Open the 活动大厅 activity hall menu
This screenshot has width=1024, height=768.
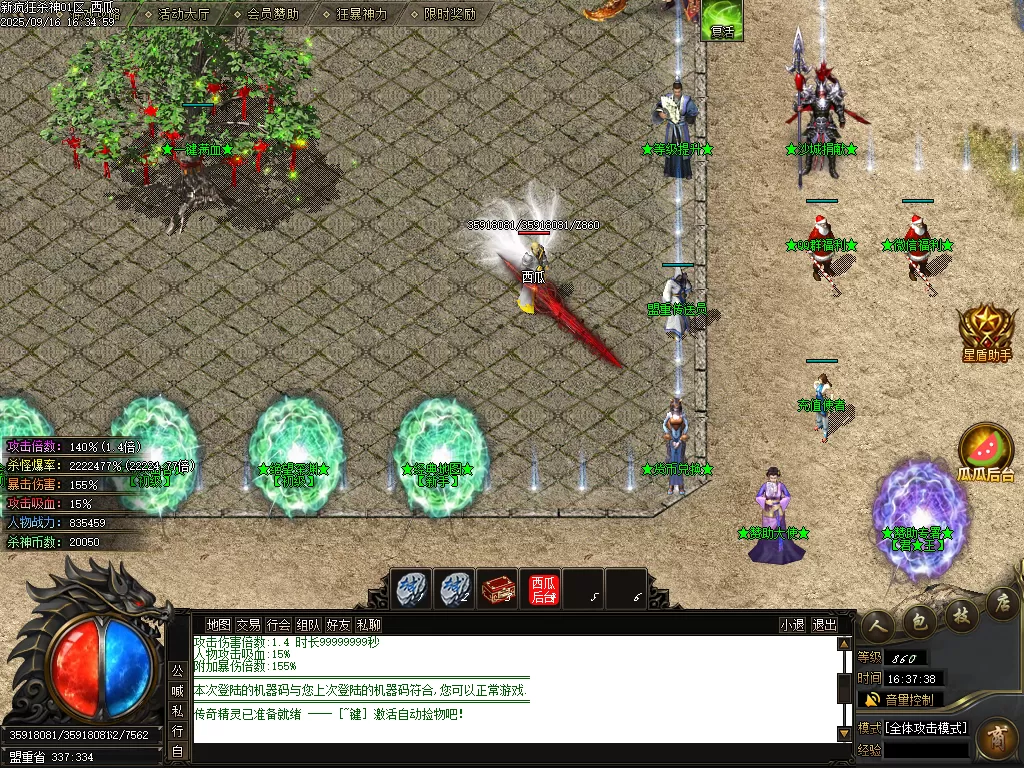point(185,14)
